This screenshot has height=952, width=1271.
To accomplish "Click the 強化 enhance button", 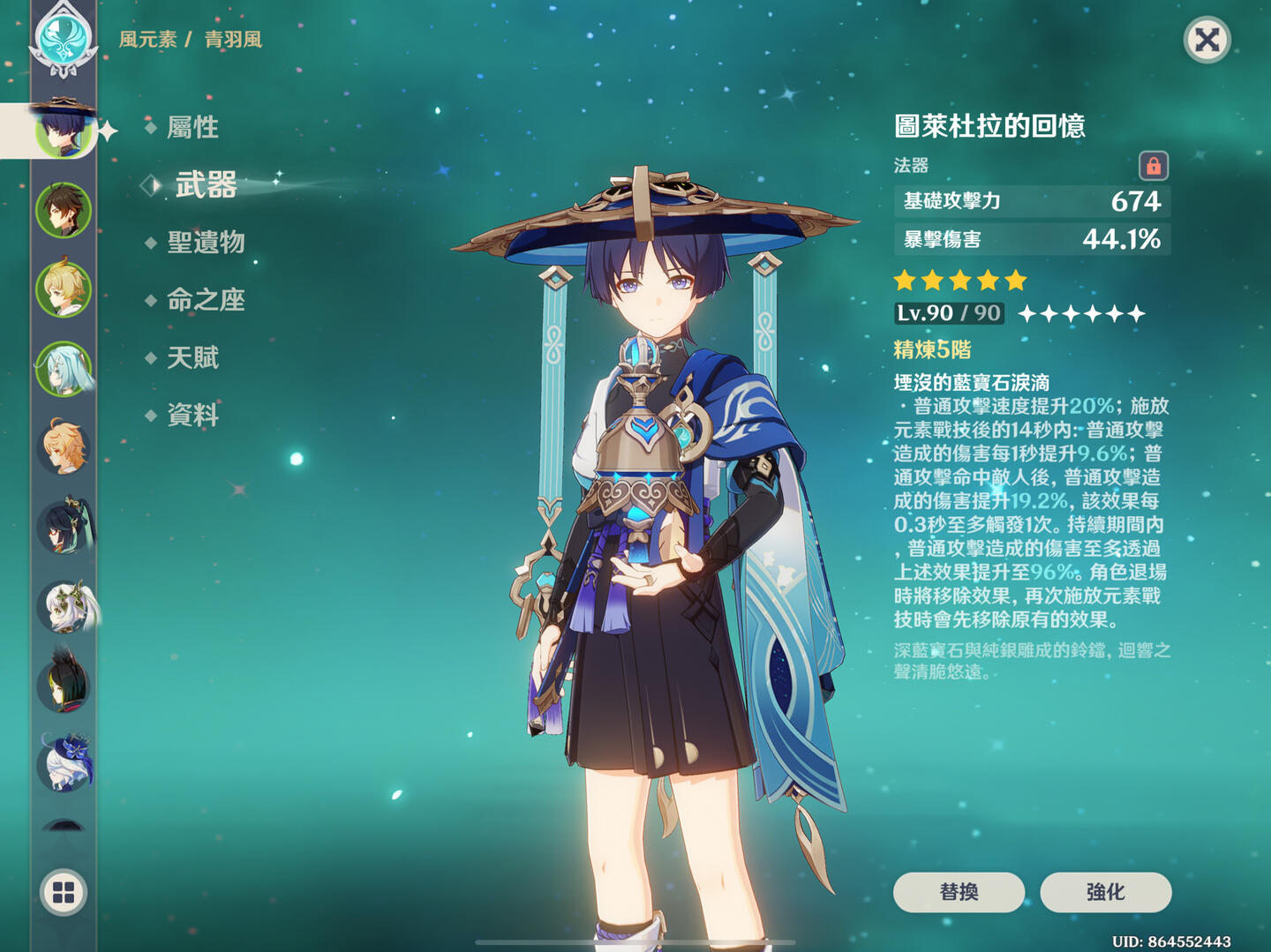I will (1105, 892).
